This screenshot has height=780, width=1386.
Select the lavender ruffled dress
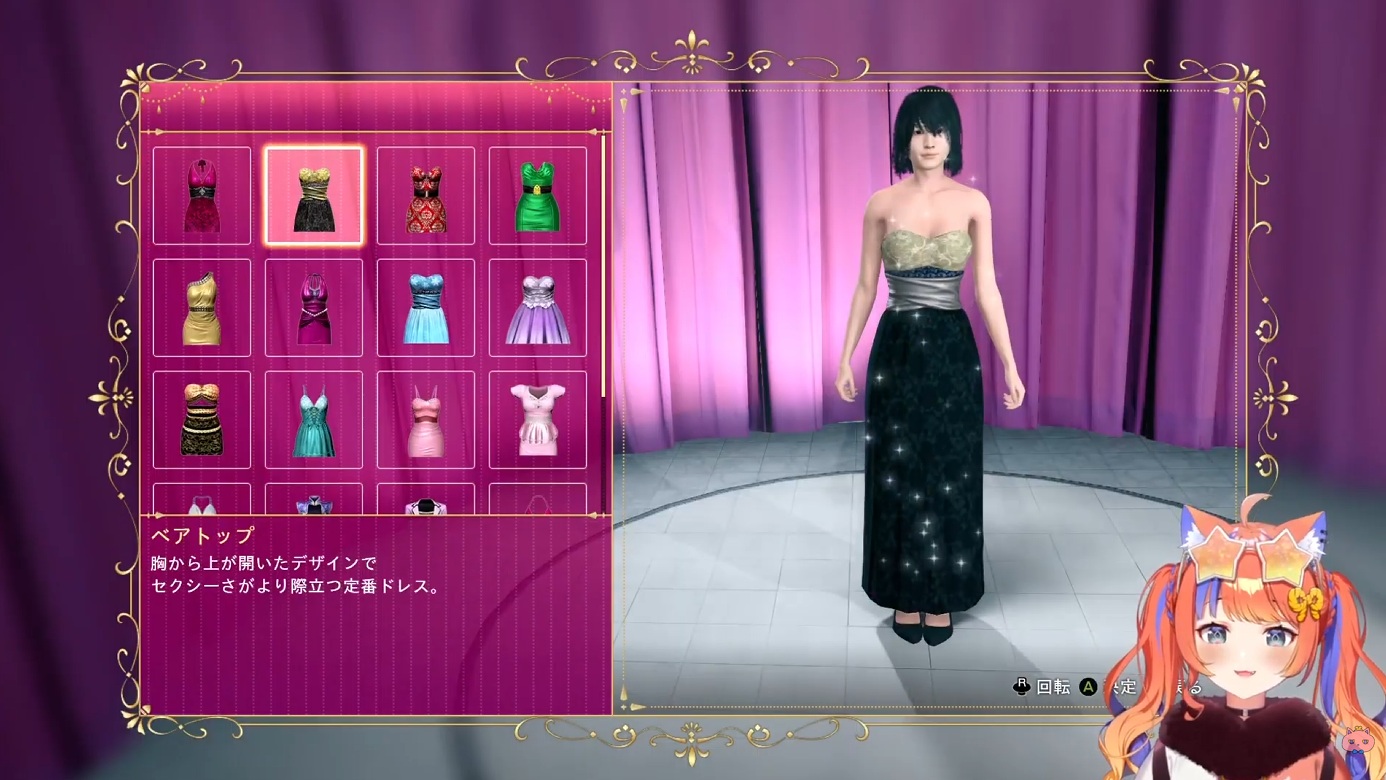(x=538, y=308)
